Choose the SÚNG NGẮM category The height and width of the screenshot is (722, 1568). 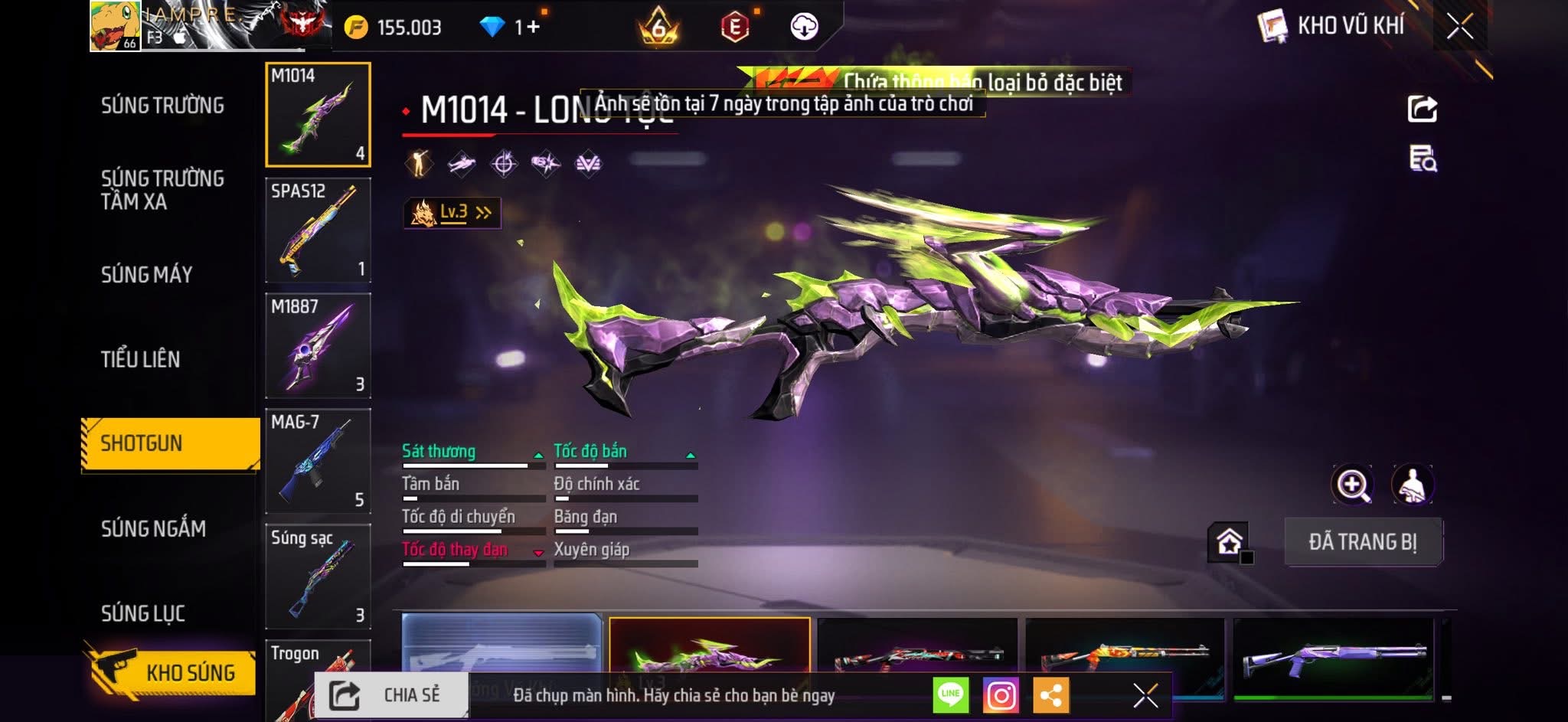click(x=153, y=528)
